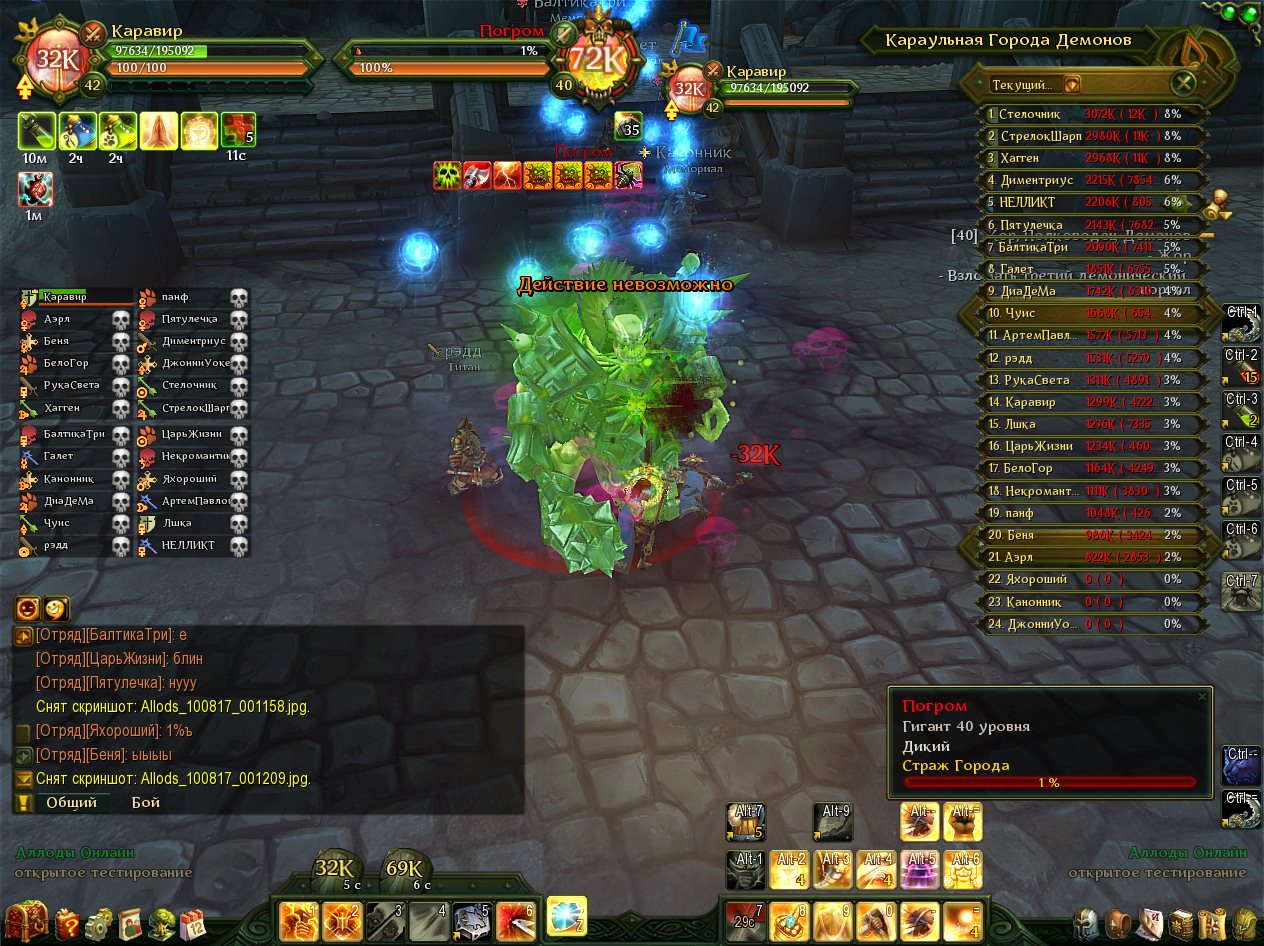The width and height of the screenshot is (1264, 946).
Task: Open the character helmet menu icon
Action: coord(1088,922)
